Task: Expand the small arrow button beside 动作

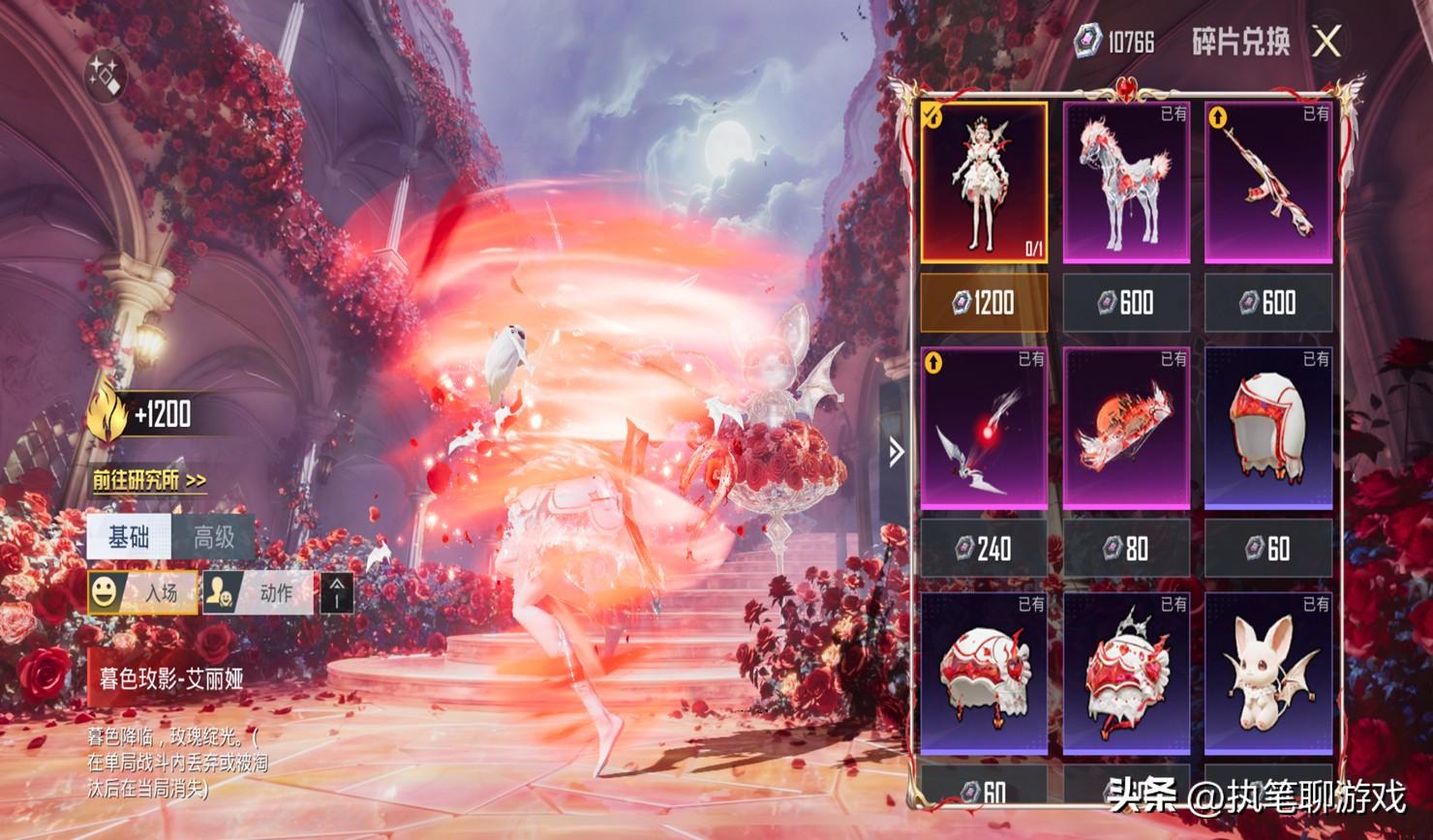Action: [337, 592]
